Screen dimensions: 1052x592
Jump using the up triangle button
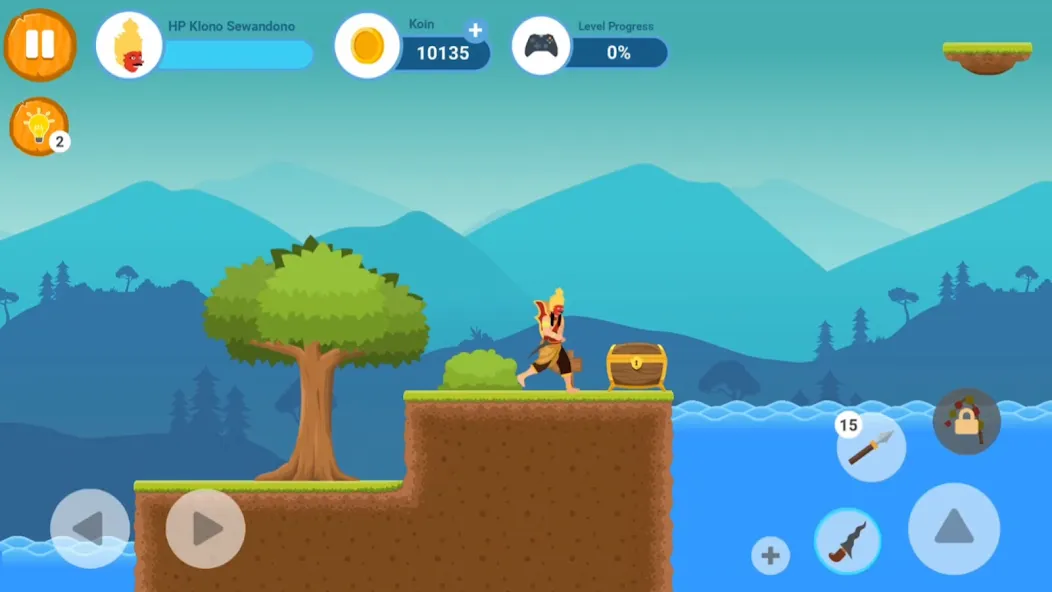coord(953,528)
